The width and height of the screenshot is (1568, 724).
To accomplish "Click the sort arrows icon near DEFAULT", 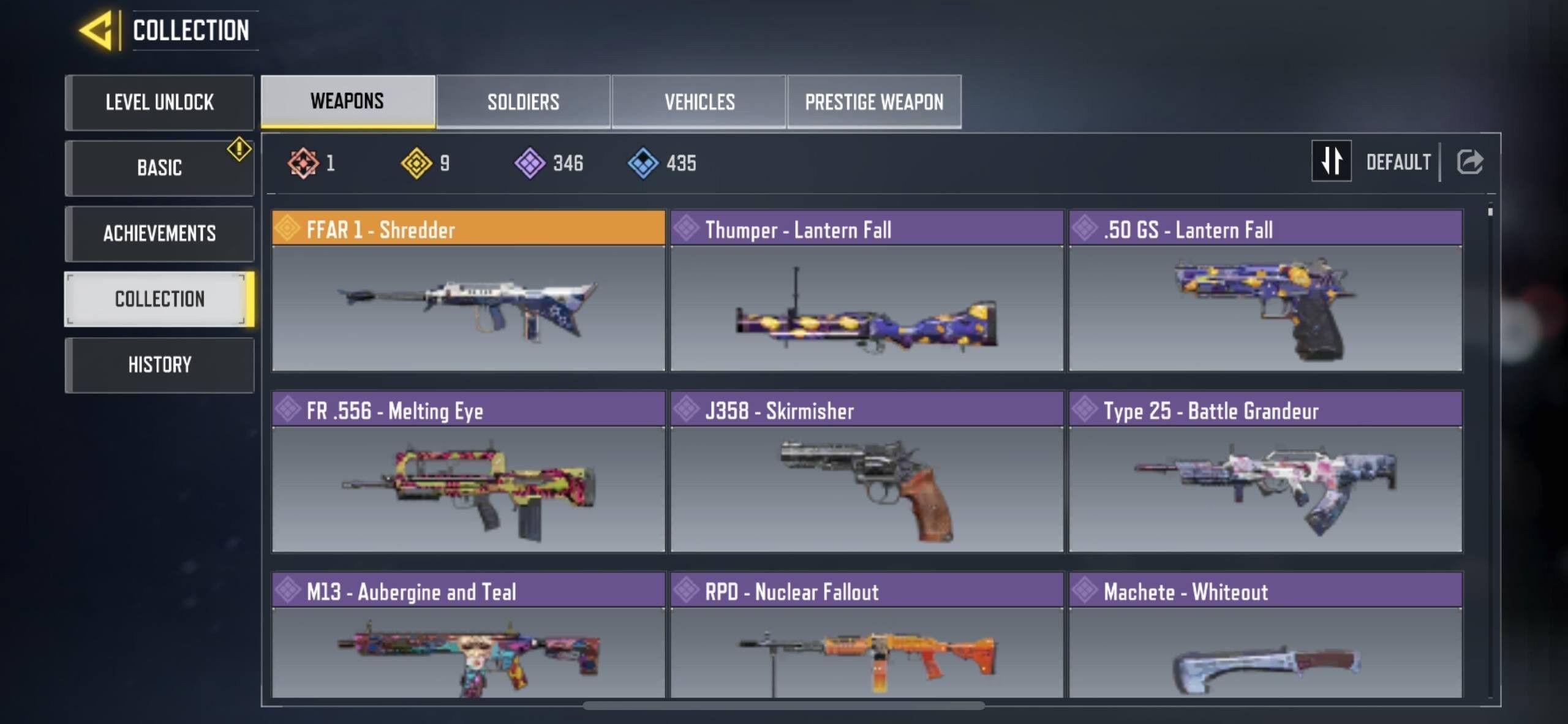I will click(x=1332, y=161).
